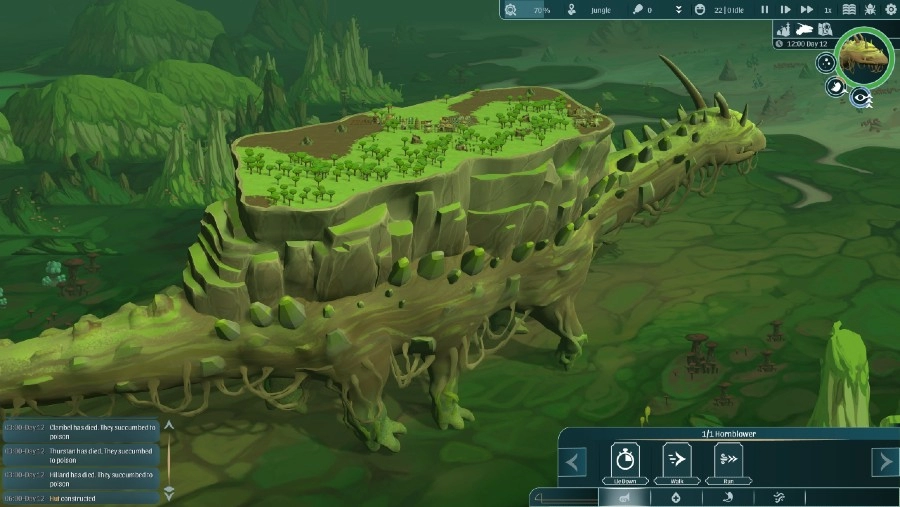Open the settings gear menu
The width and height of the screenshot is (900, 507).
tap(891, 10)
